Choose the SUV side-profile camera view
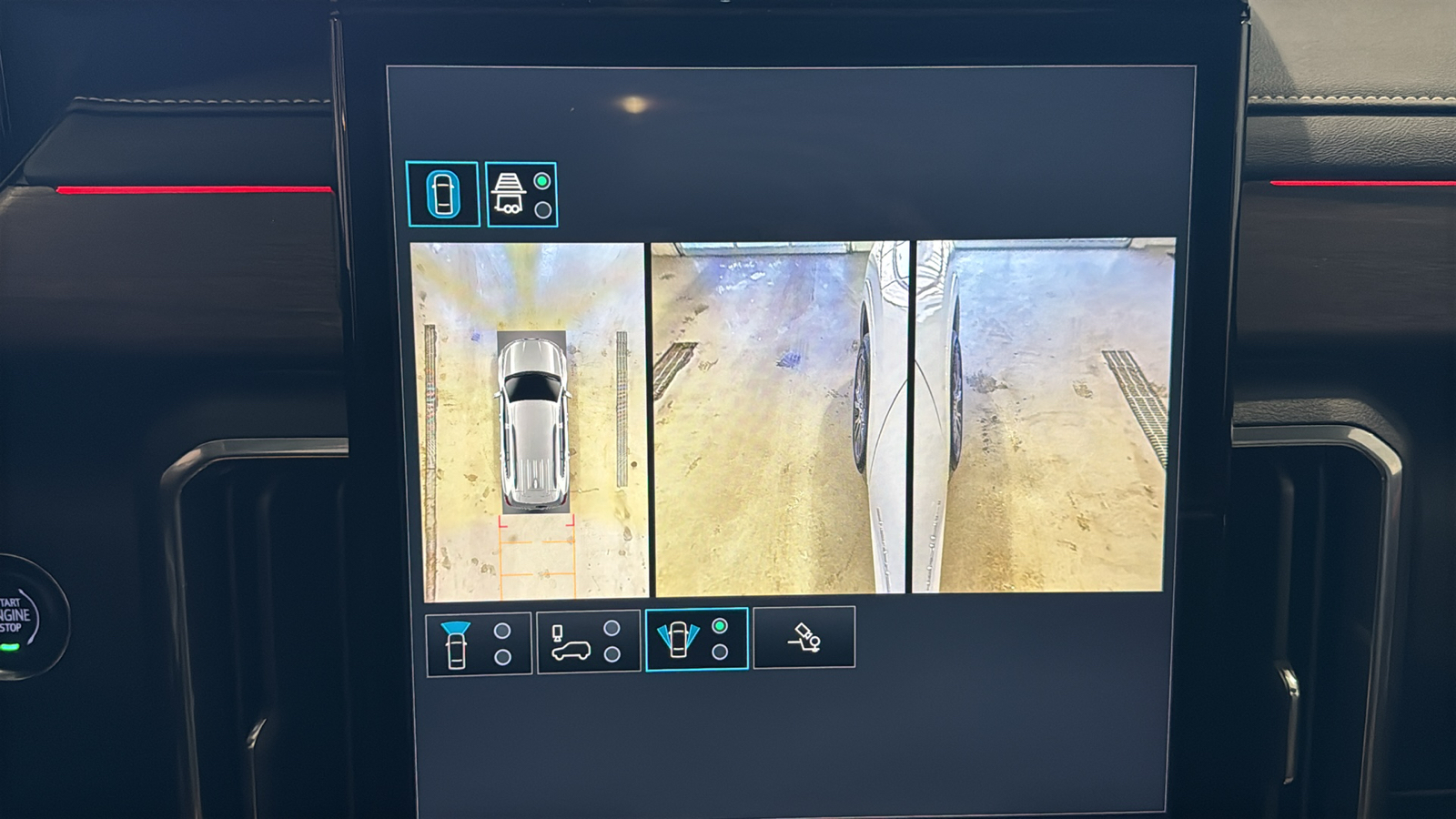The image size is (1456, 819). coord(588,642)
